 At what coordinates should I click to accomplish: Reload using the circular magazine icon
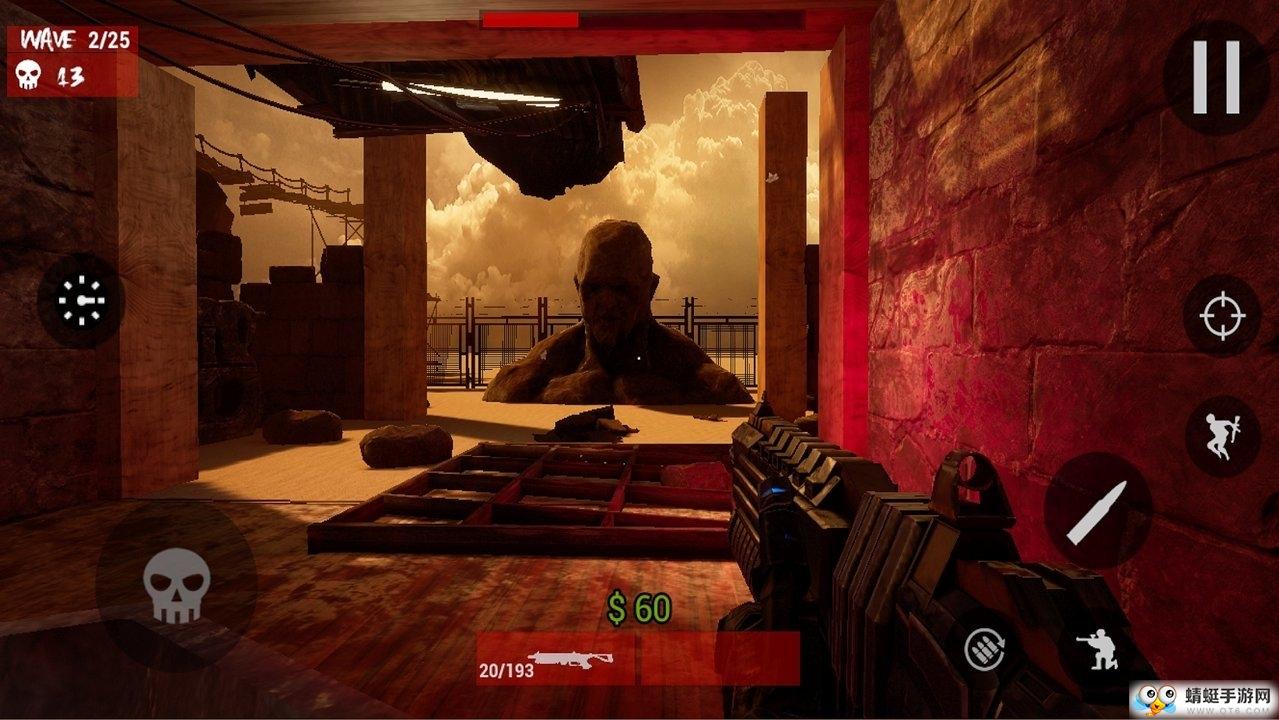coord(985,651)
